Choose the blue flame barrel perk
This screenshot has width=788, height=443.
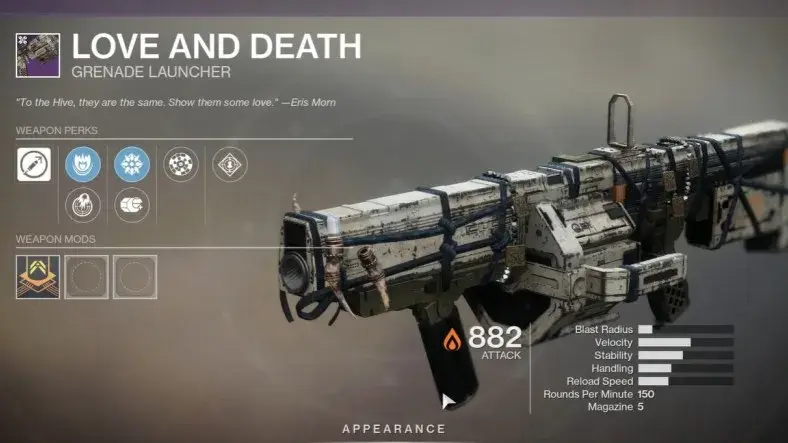tap(82, 164)
